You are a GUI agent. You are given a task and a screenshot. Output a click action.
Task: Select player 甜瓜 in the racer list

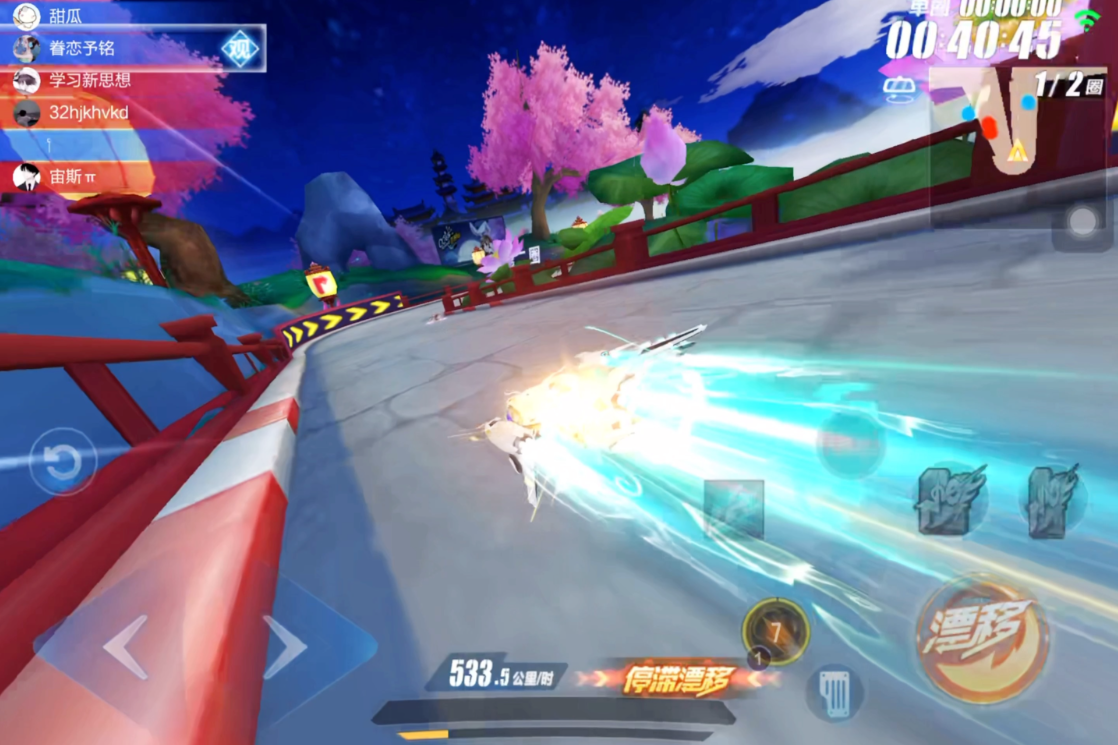coord(65,15)
